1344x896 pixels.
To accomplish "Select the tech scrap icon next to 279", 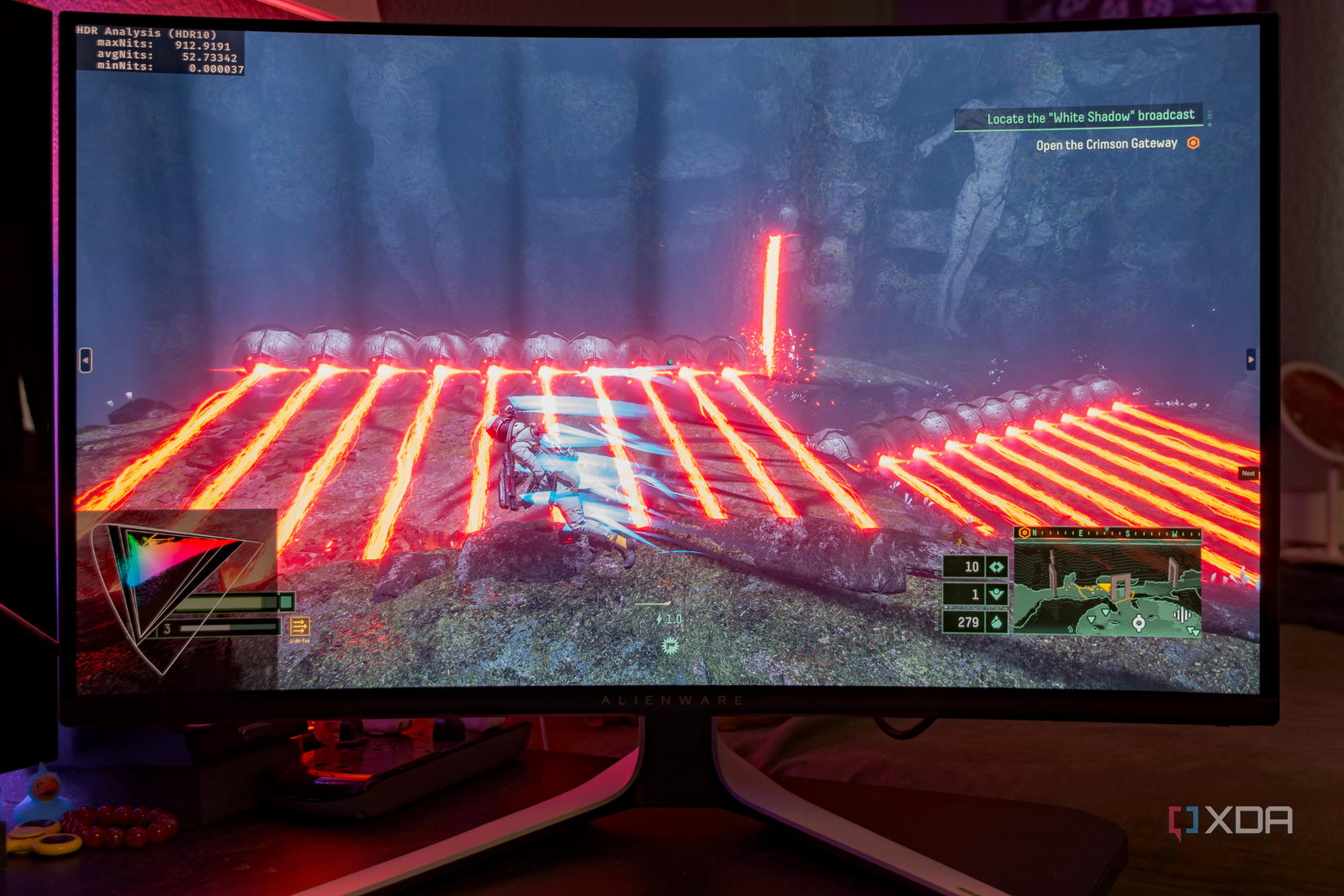I will tap(995, 623).
